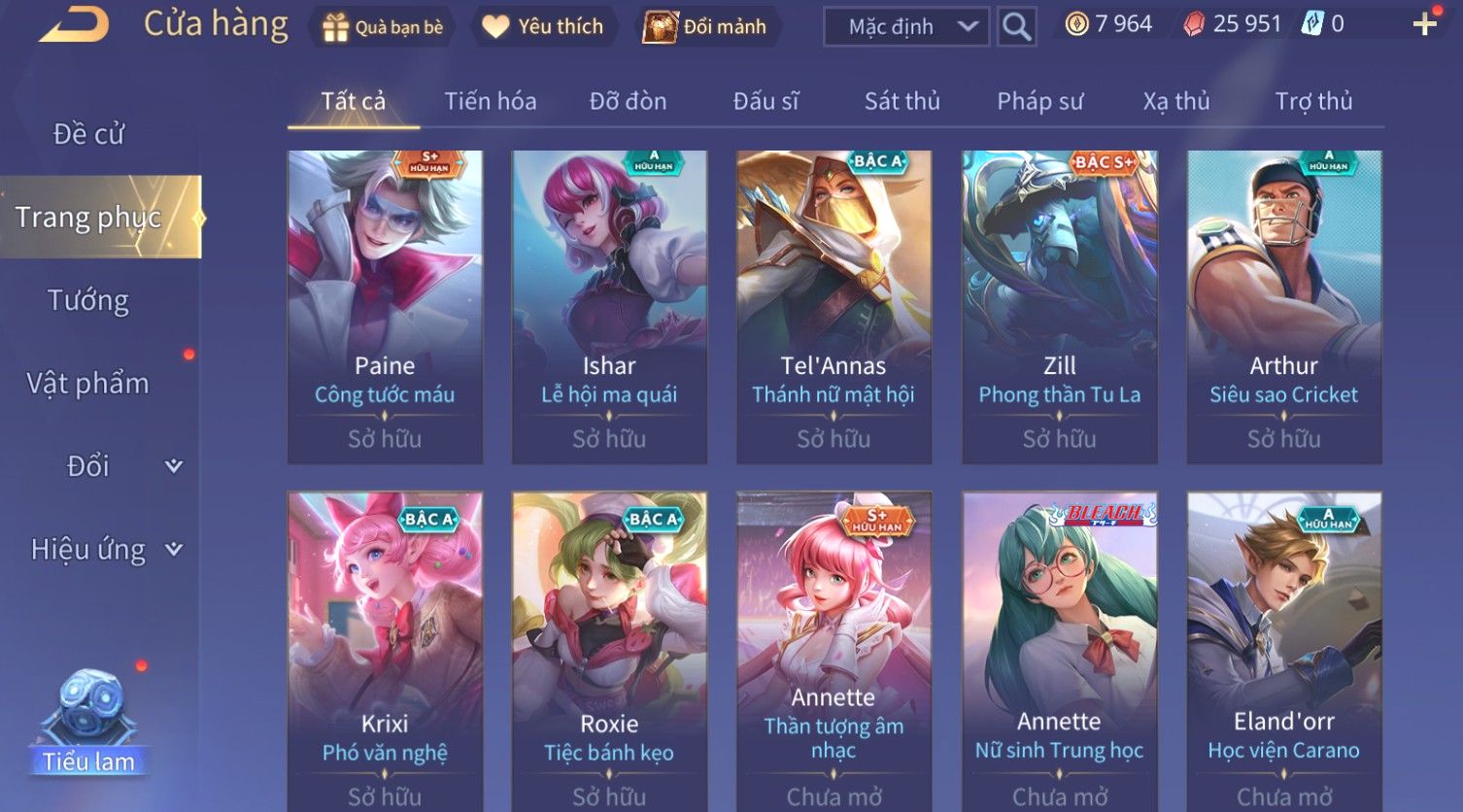Open the Đề cử shop section
The width and height of the screenshot is (1463, 812).
[88, 134]
